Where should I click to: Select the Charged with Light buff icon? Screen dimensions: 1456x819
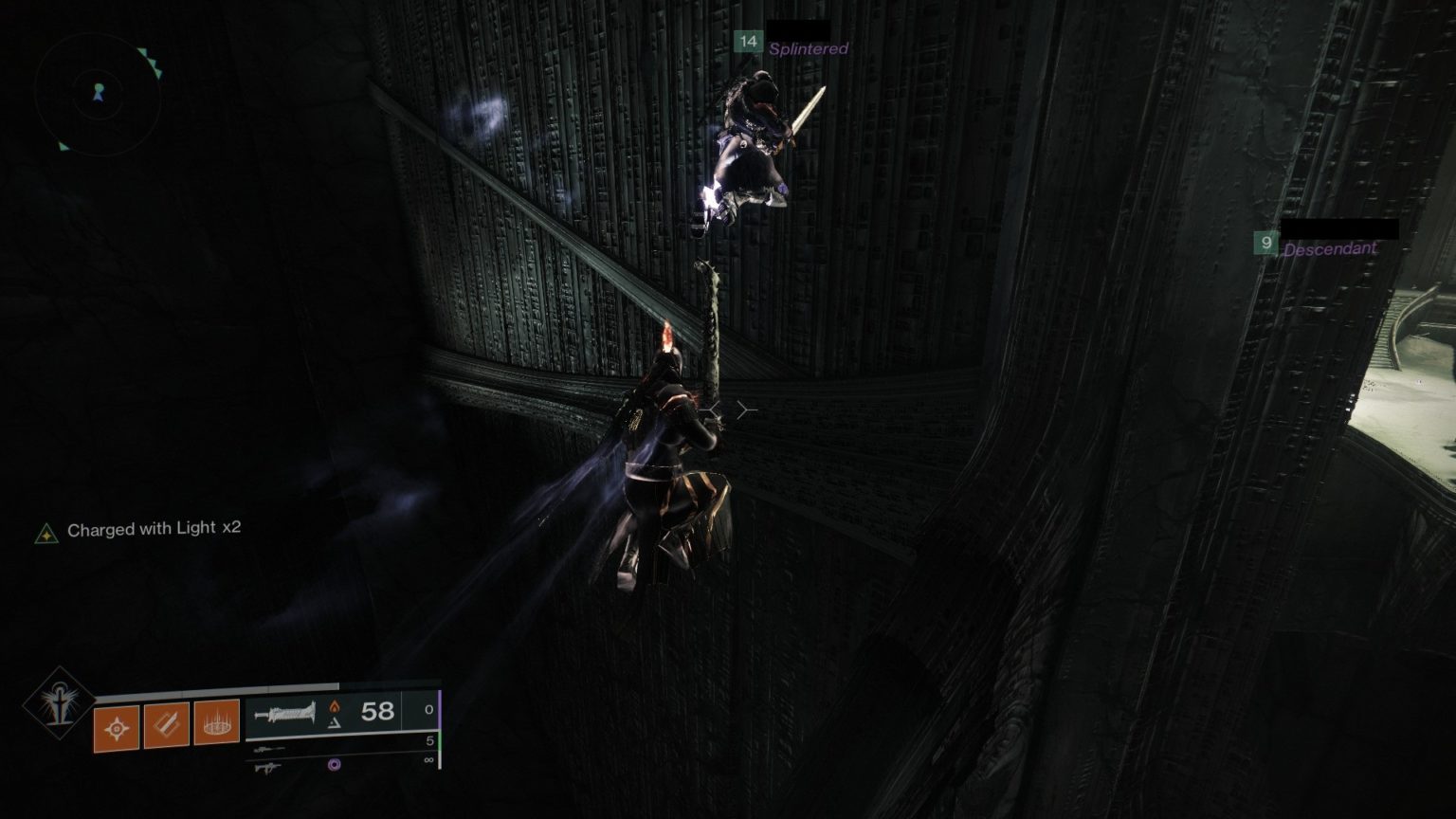[x=45, y=534]
